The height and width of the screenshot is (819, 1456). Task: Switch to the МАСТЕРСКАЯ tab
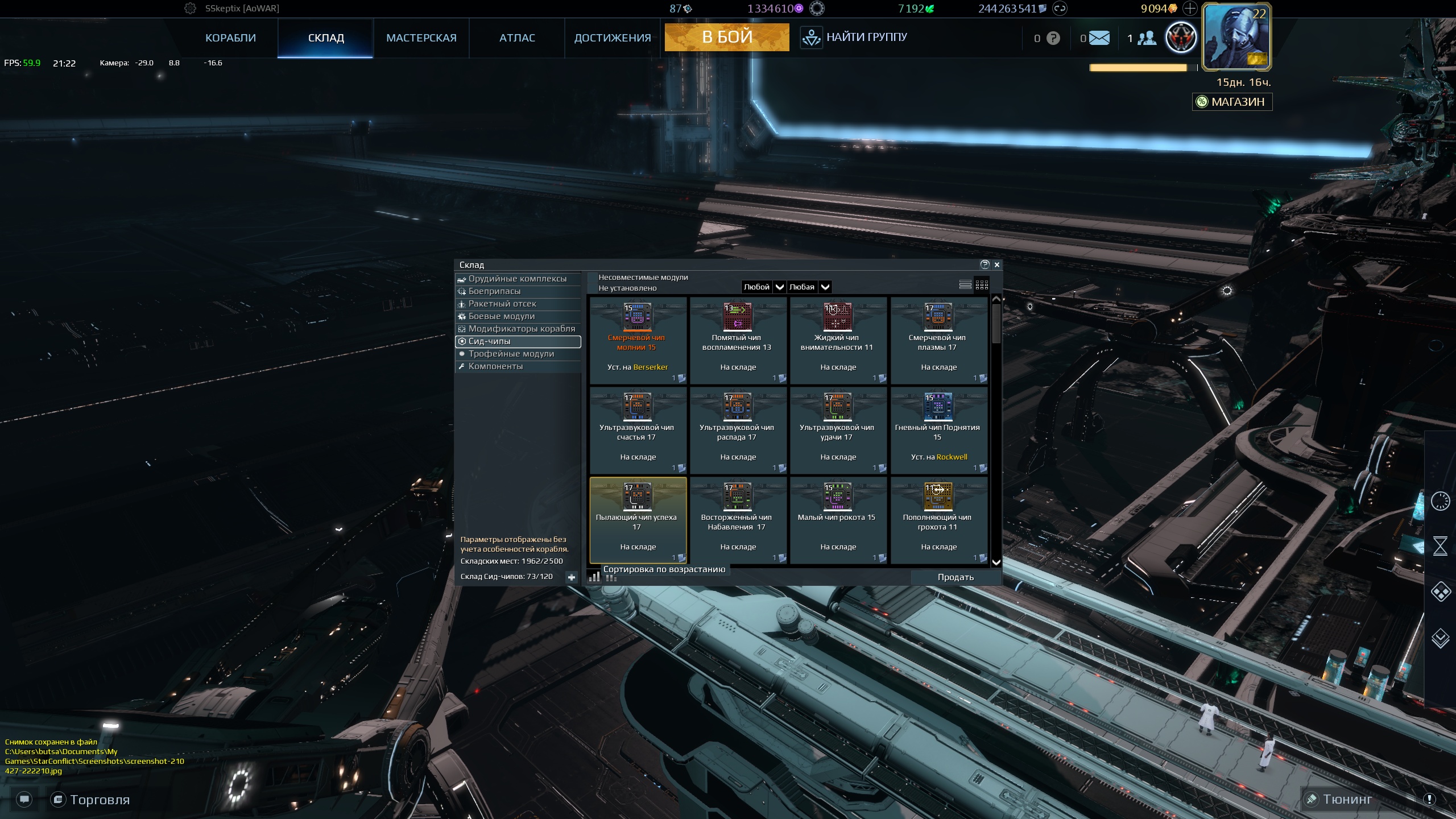(x=421, y=38)
